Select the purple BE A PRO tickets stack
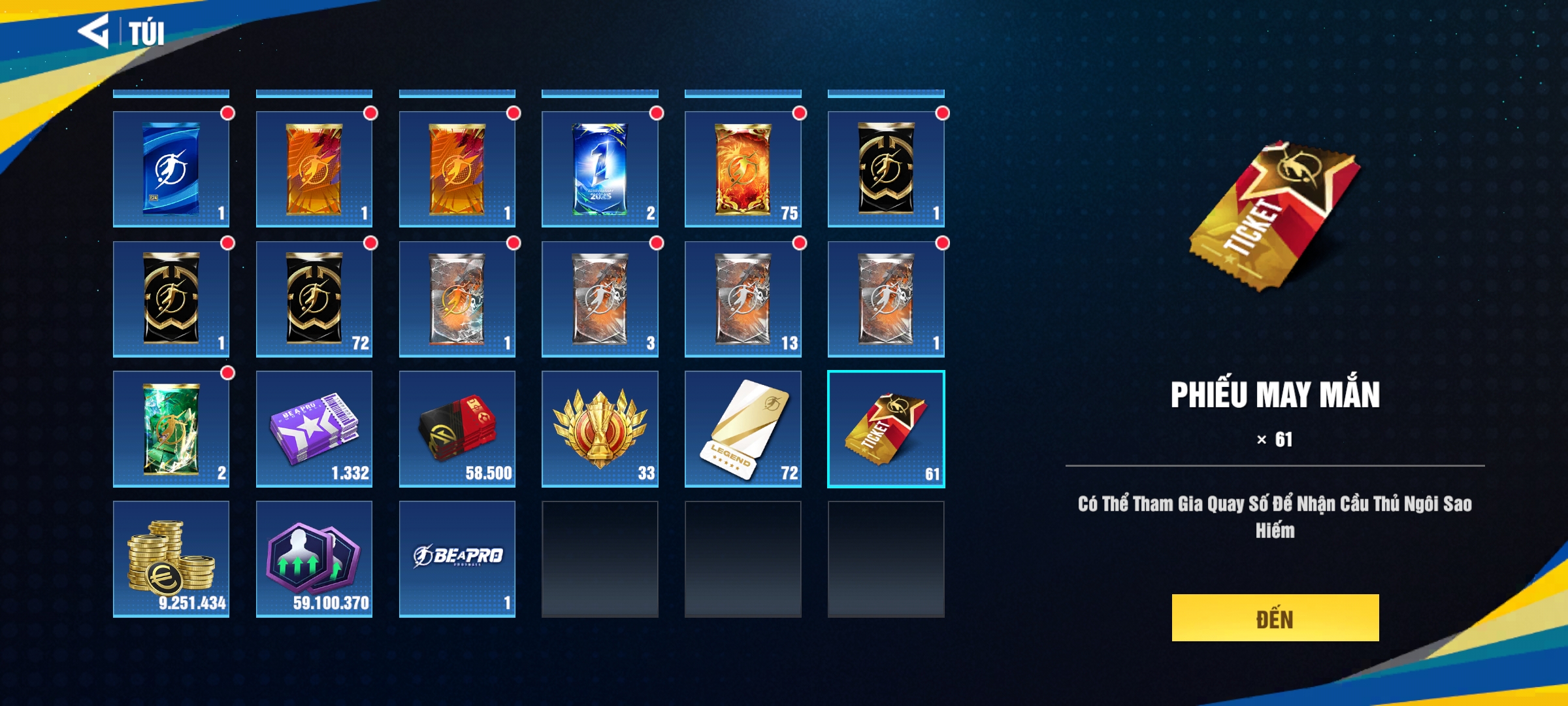 [x=314, y=429]
